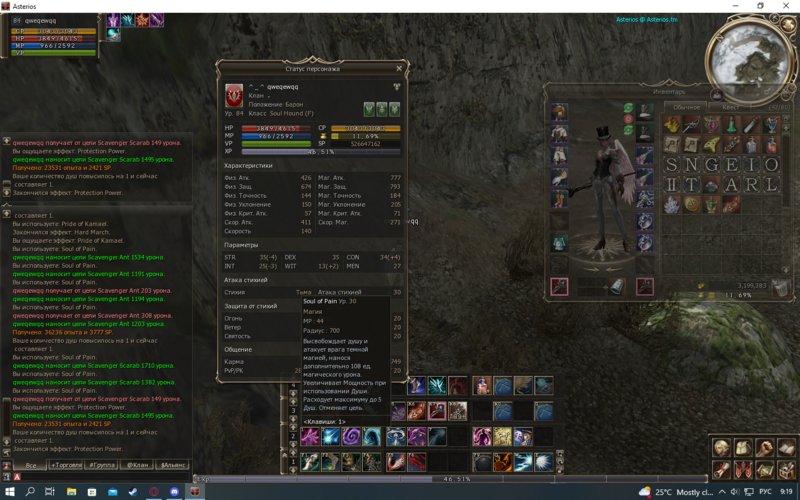Select the white crystal cluster item

(672, 204)
